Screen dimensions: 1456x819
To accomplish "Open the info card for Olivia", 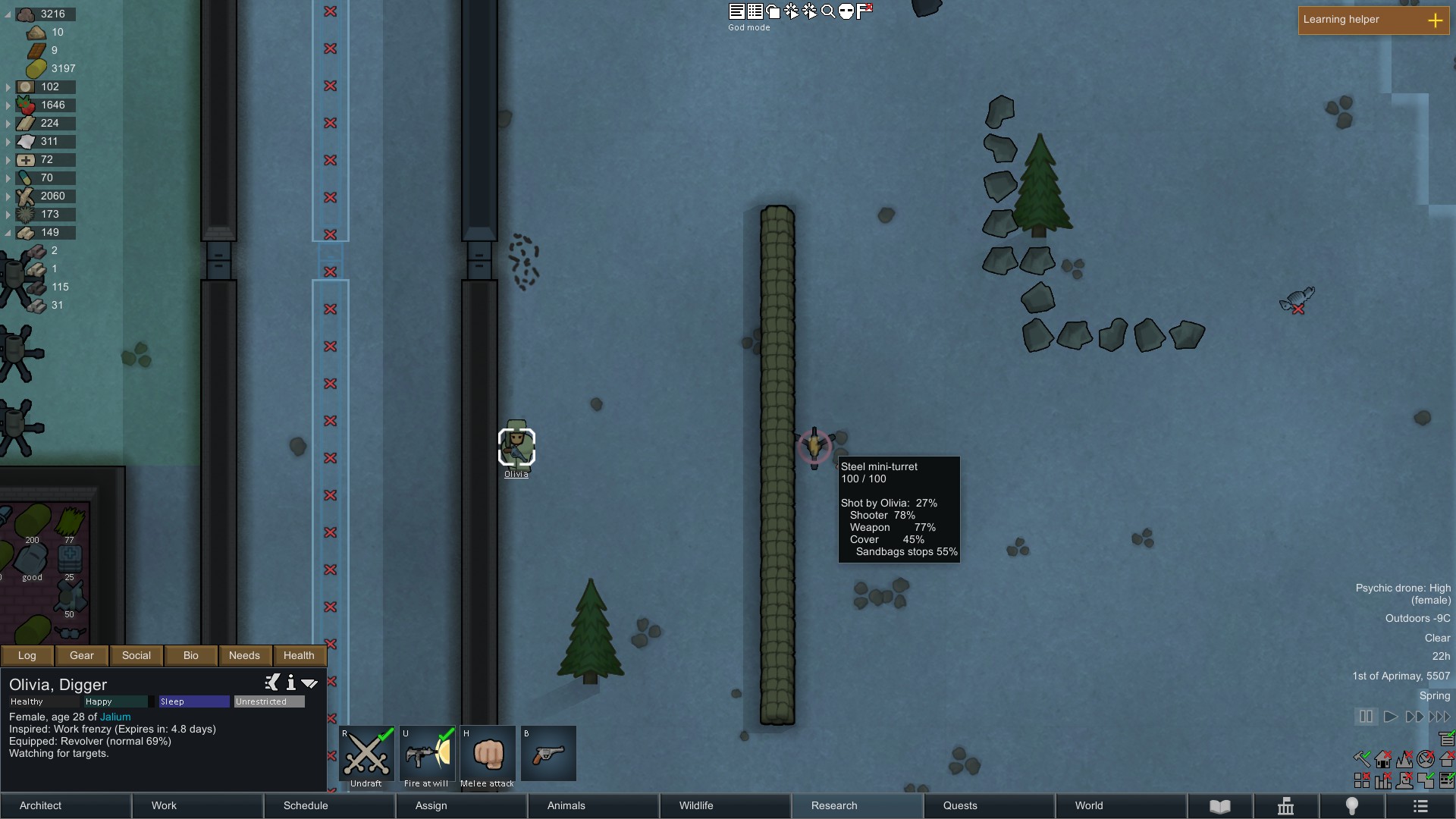I will click(x=290, y=683).
